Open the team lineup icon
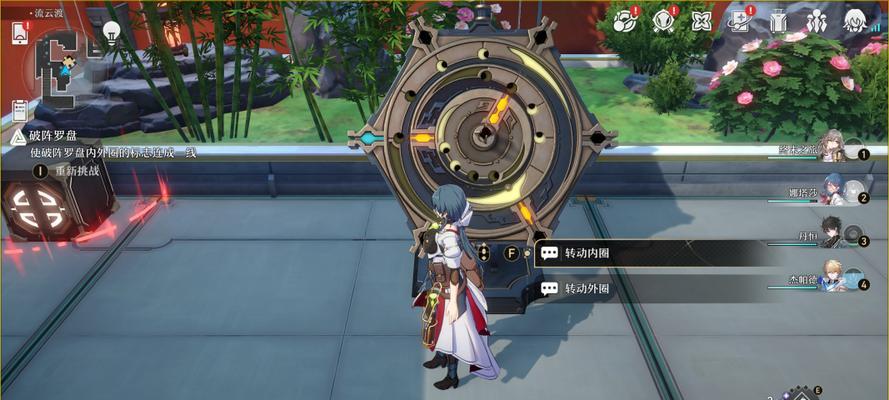 tap(817, 20)
